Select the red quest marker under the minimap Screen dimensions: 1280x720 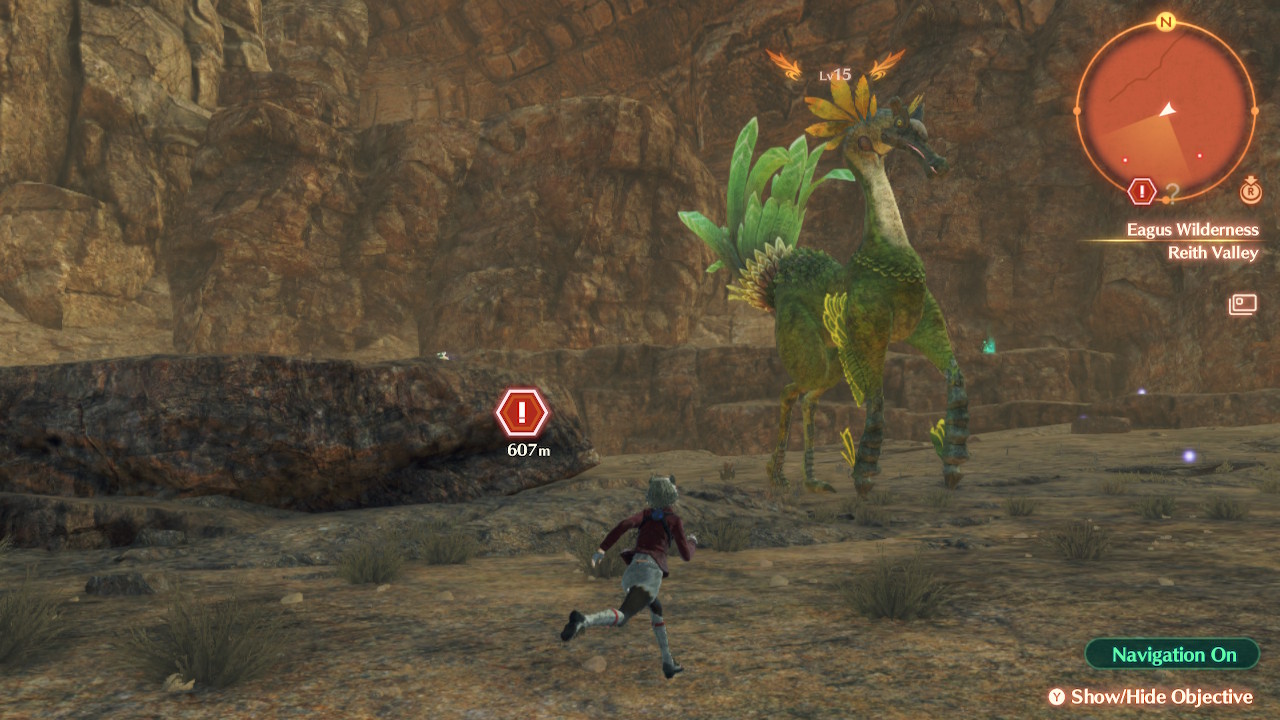(x=1142, y=191)
